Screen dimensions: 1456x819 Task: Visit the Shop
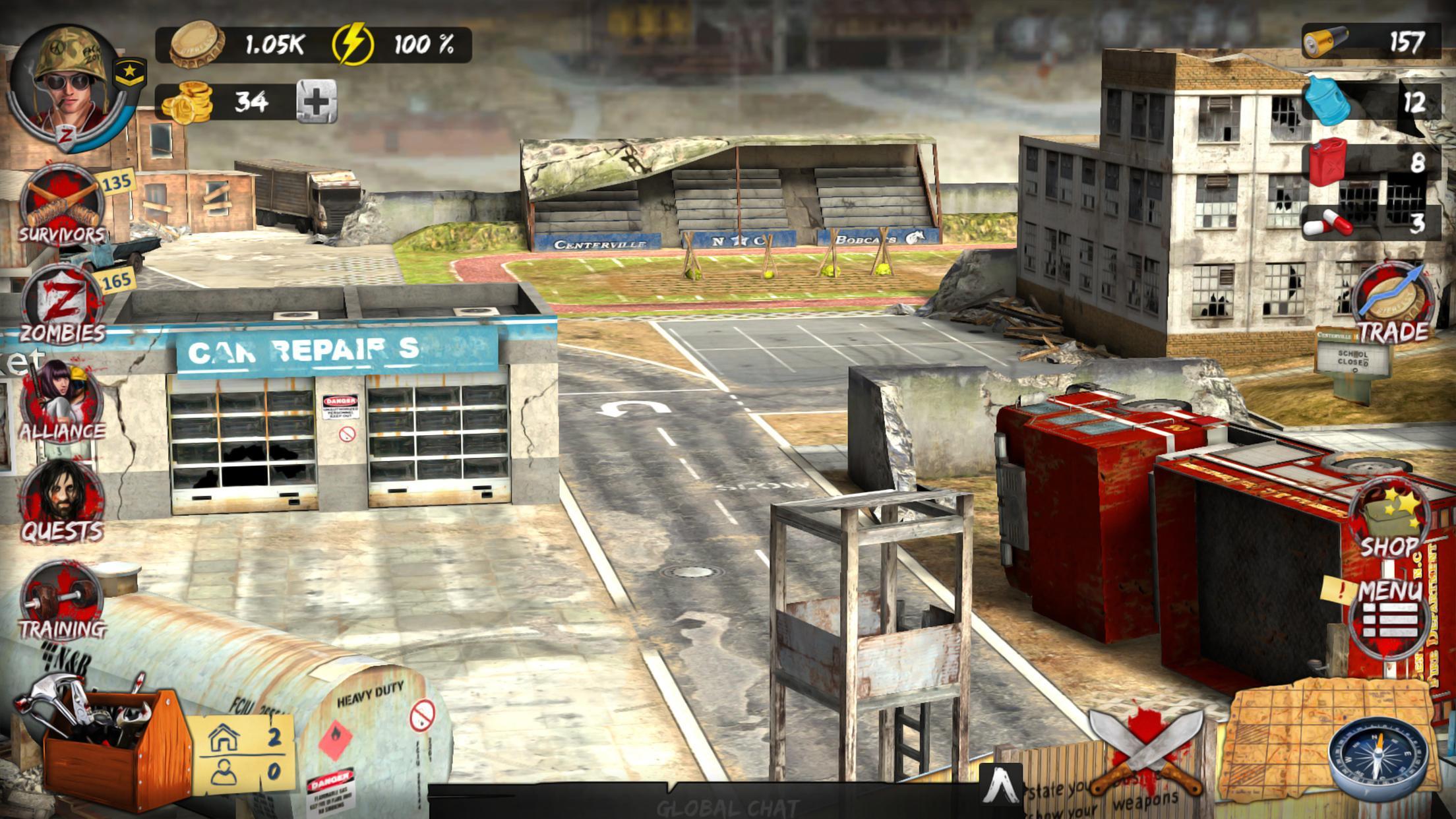[1389, 522]
